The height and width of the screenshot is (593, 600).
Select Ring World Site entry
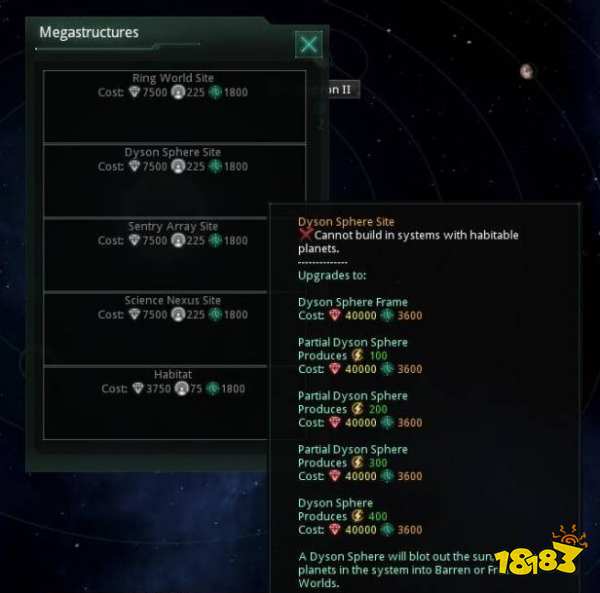(174, 105)
